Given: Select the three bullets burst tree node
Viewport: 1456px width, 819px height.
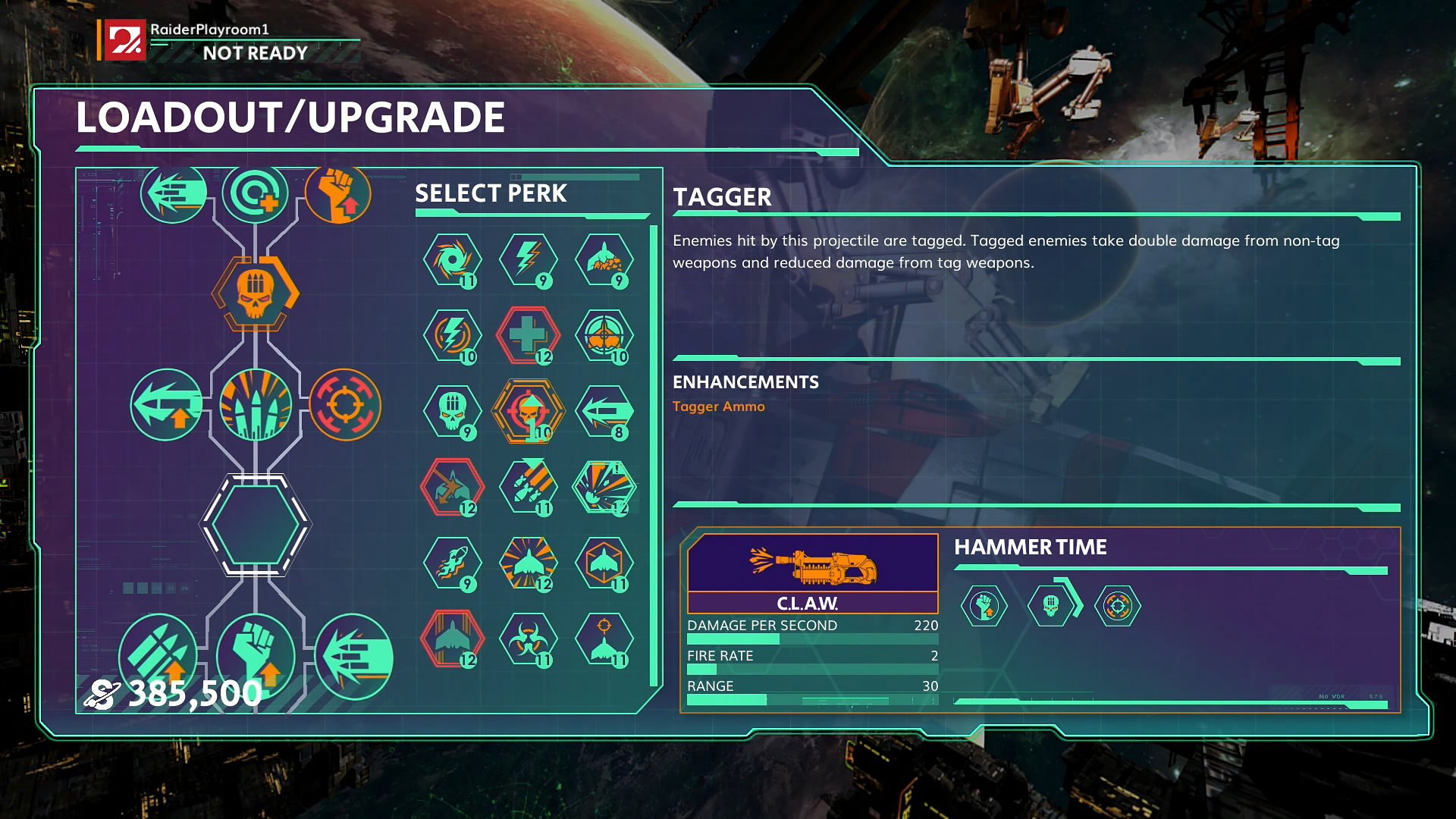Looking at the screenshot, I should [x=255, y=405].
